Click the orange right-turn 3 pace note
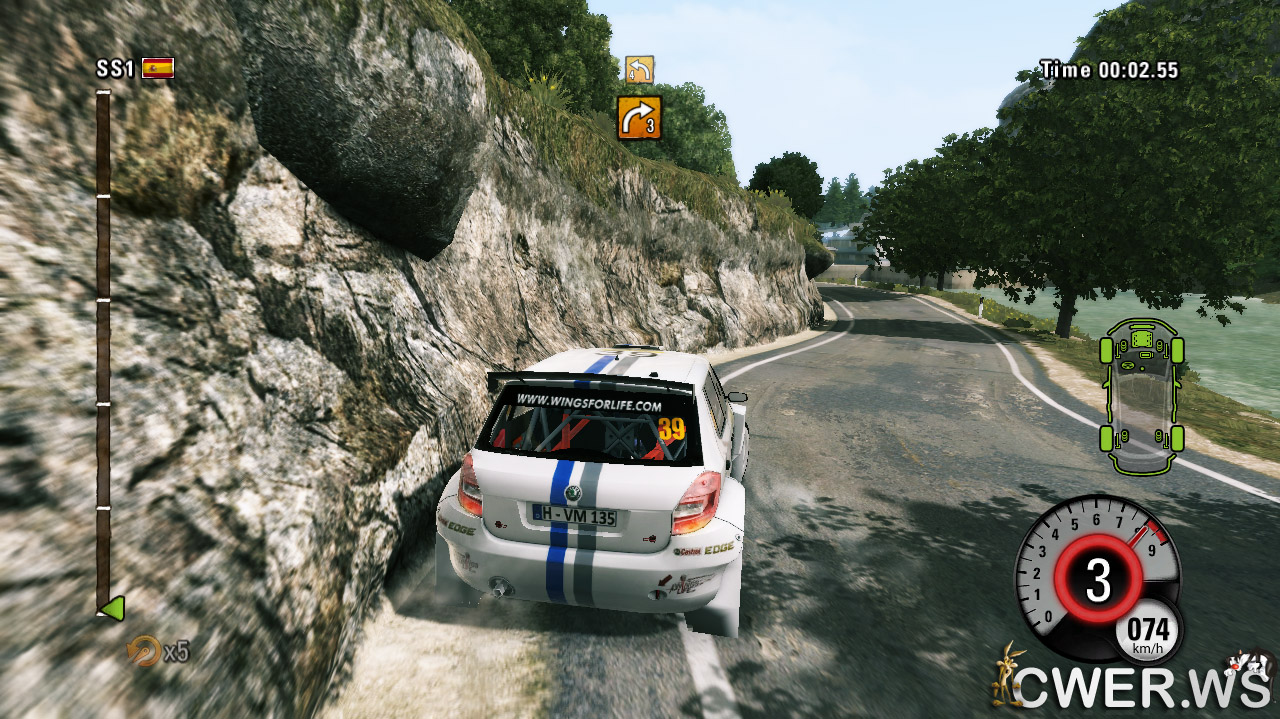 (x=639, y=117)
